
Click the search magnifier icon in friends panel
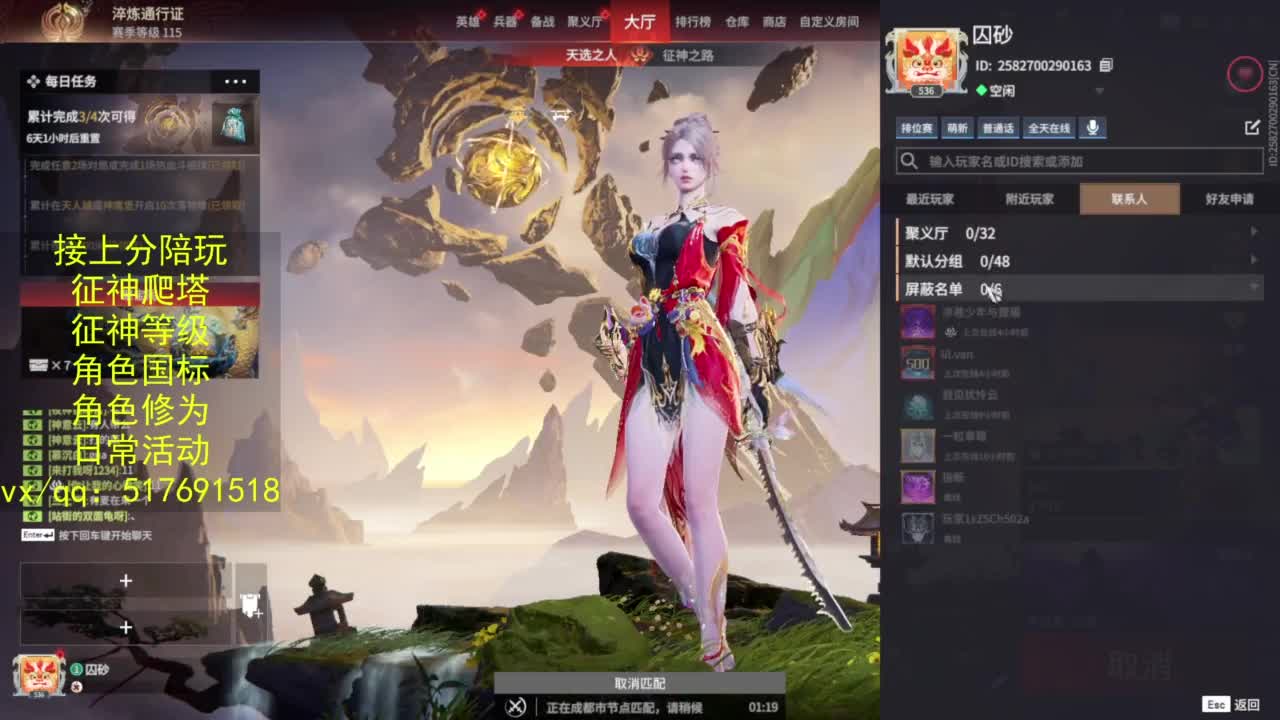click(x=908, y=160)
